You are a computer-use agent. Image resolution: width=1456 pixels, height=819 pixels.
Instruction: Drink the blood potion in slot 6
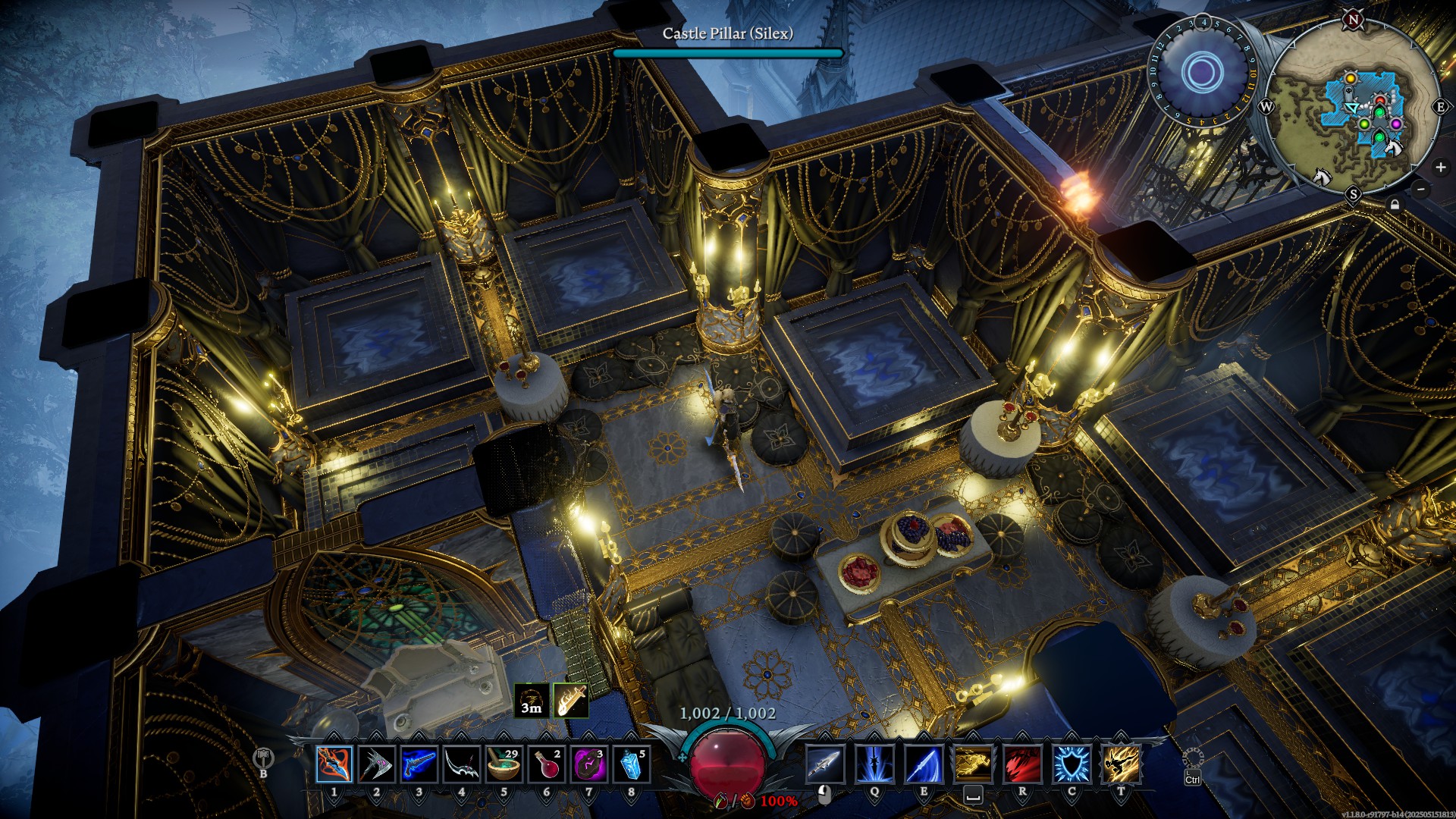click(x=546, y=765)
